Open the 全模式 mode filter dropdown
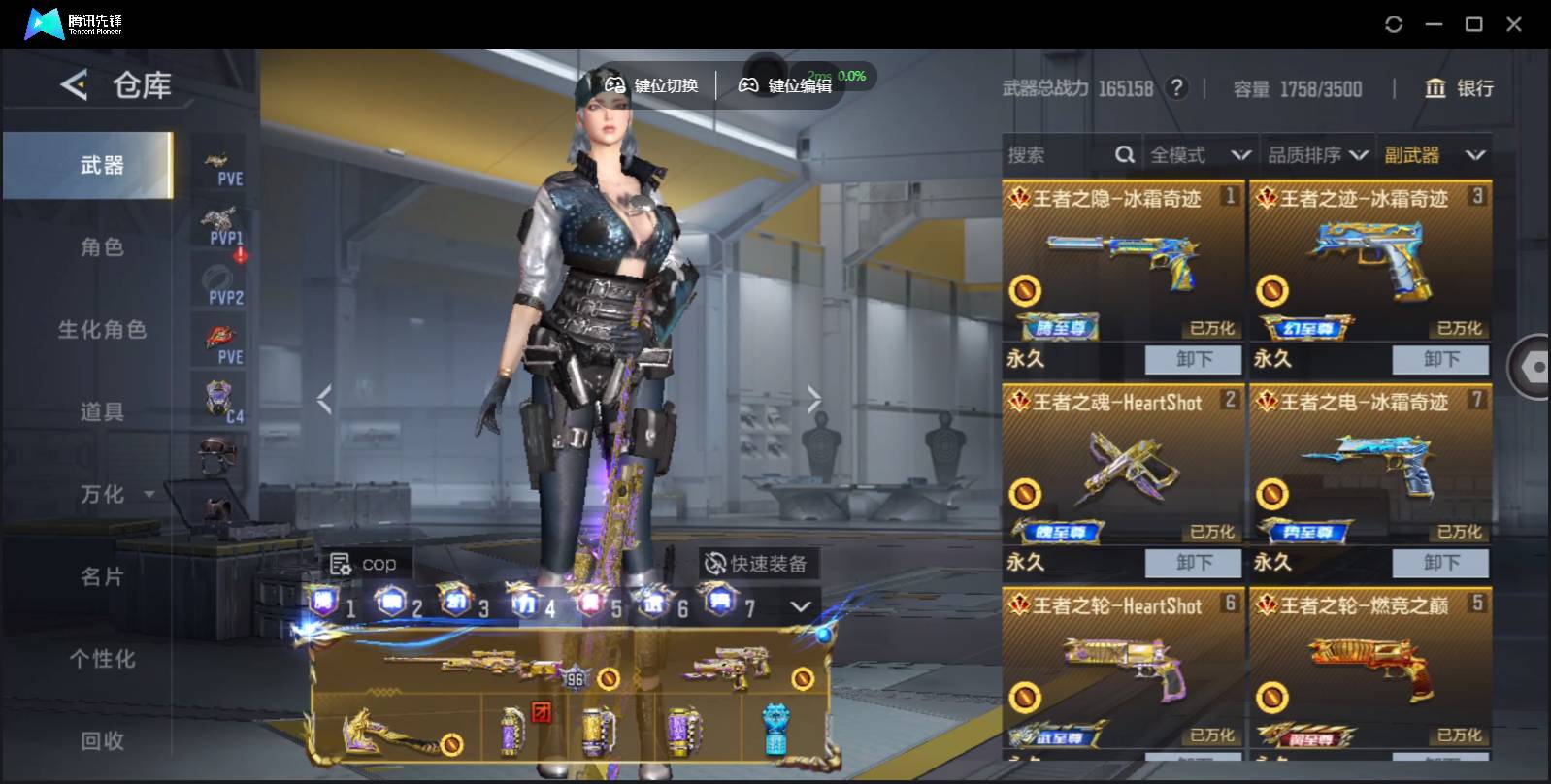Screen dimensions: 1551x784 pos(1200,155)
